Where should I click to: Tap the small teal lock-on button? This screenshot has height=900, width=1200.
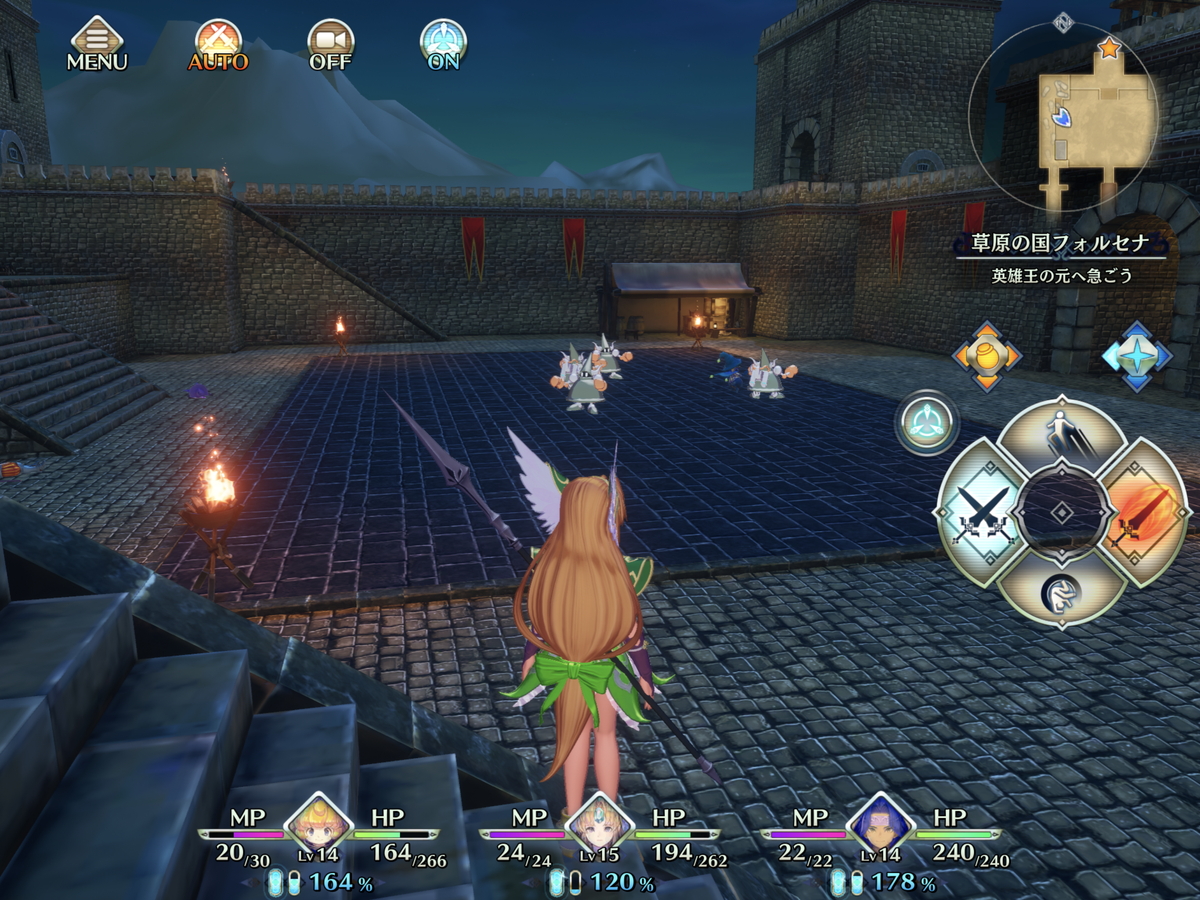point(927,422)
